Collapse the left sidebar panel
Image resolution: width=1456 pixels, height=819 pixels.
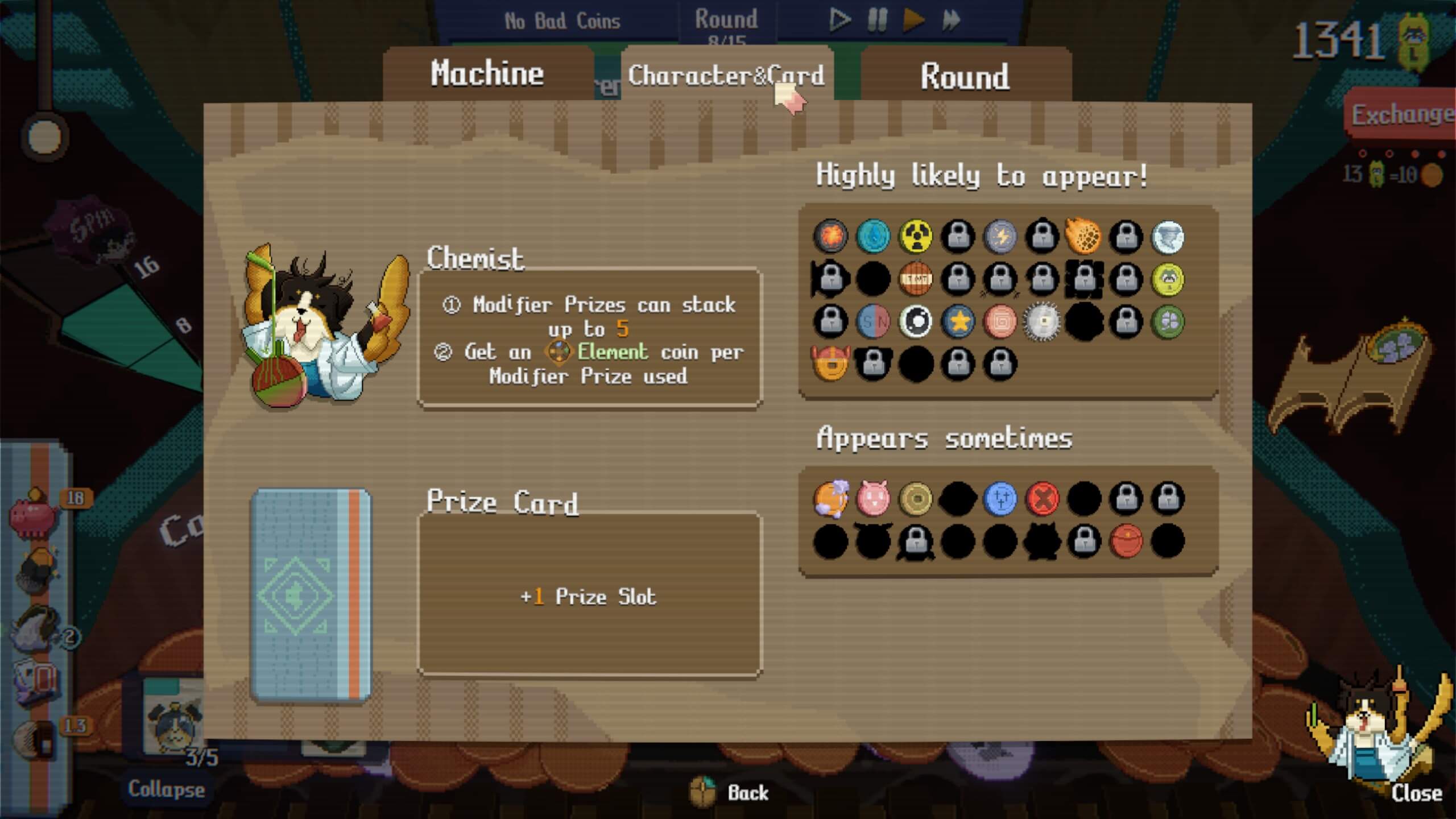pyautogui.click(x=166, y=789)
